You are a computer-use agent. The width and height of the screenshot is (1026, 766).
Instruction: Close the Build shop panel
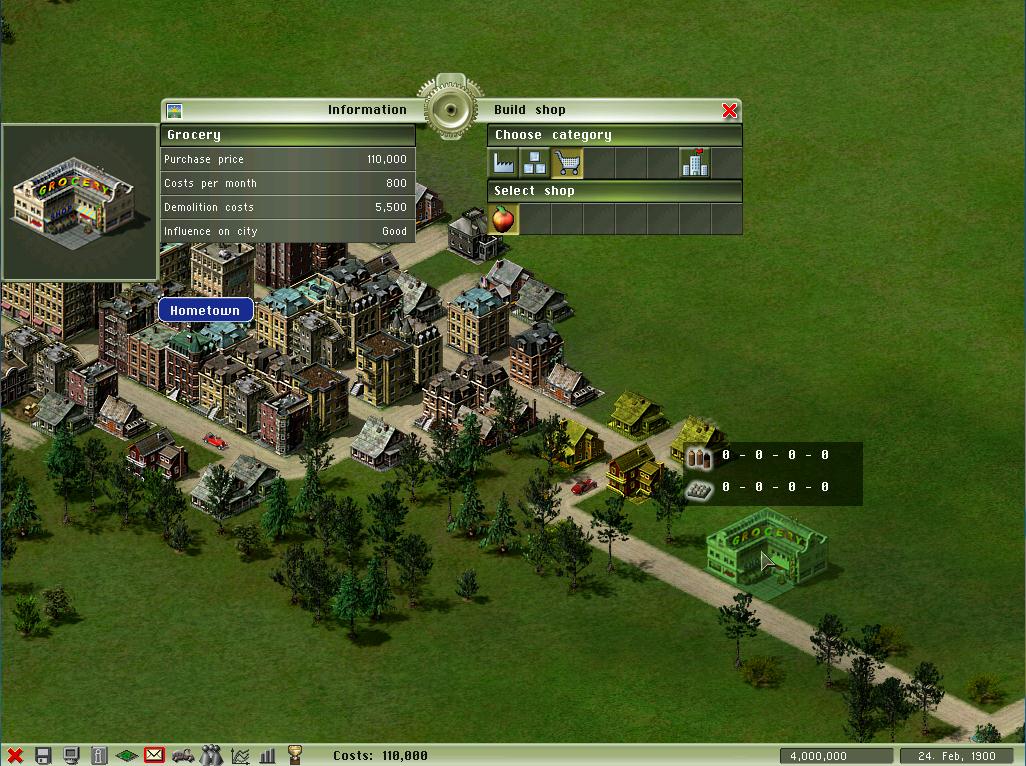(x=729, y=110)
